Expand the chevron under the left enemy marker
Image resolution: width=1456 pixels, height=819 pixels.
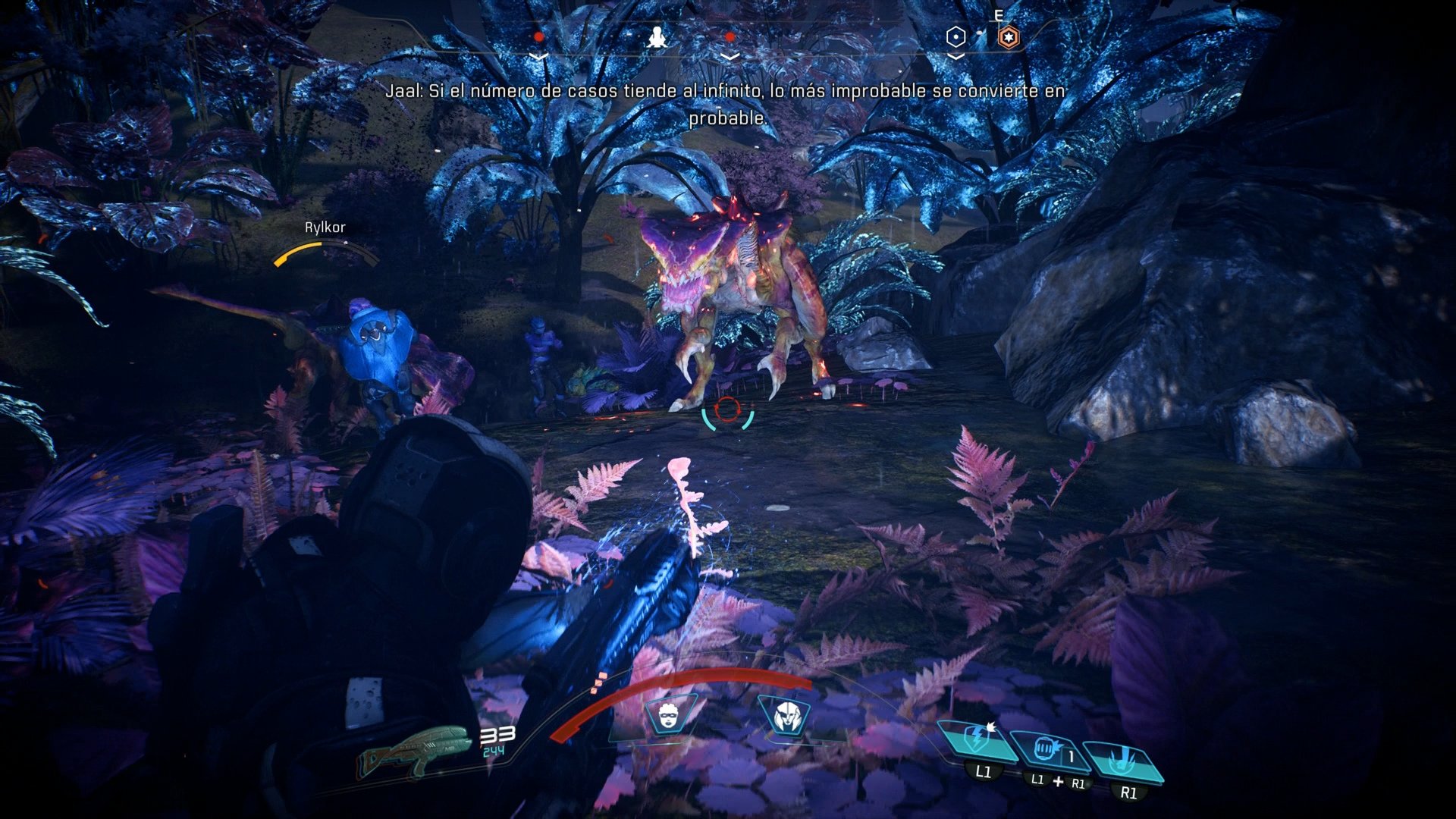pos(539,55)
